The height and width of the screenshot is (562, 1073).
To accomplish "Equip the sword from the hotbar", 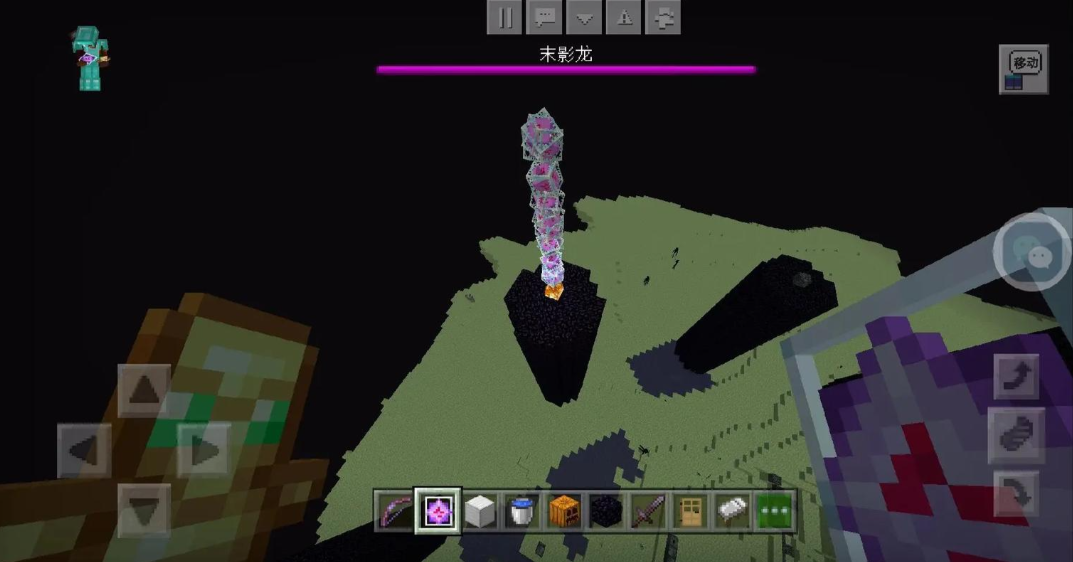I will (647, 511).
